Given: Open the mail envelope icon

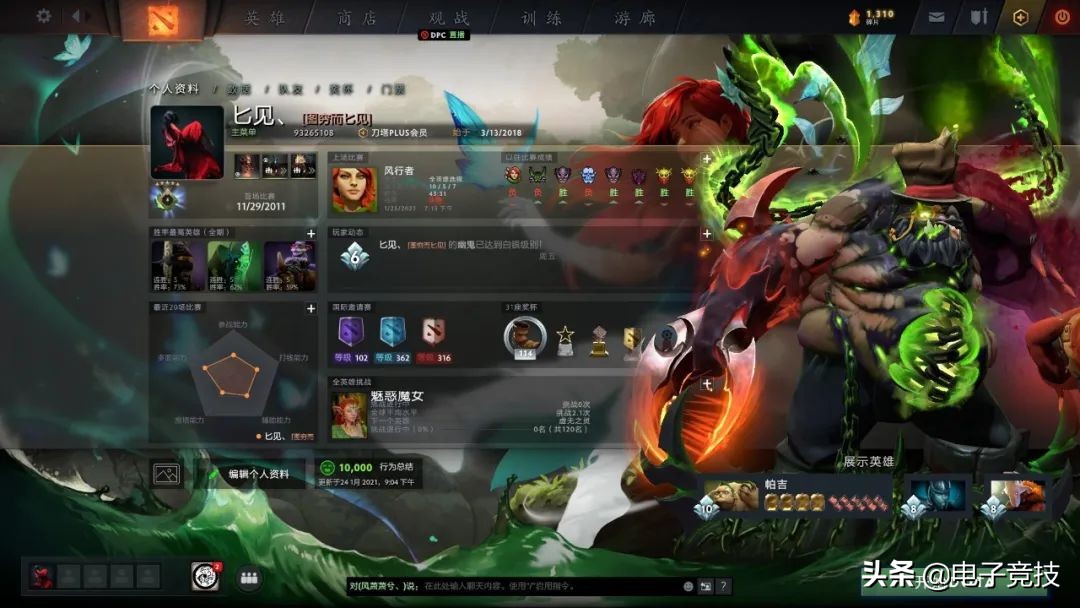Looking at the screenshot, I should click(936, 17).
